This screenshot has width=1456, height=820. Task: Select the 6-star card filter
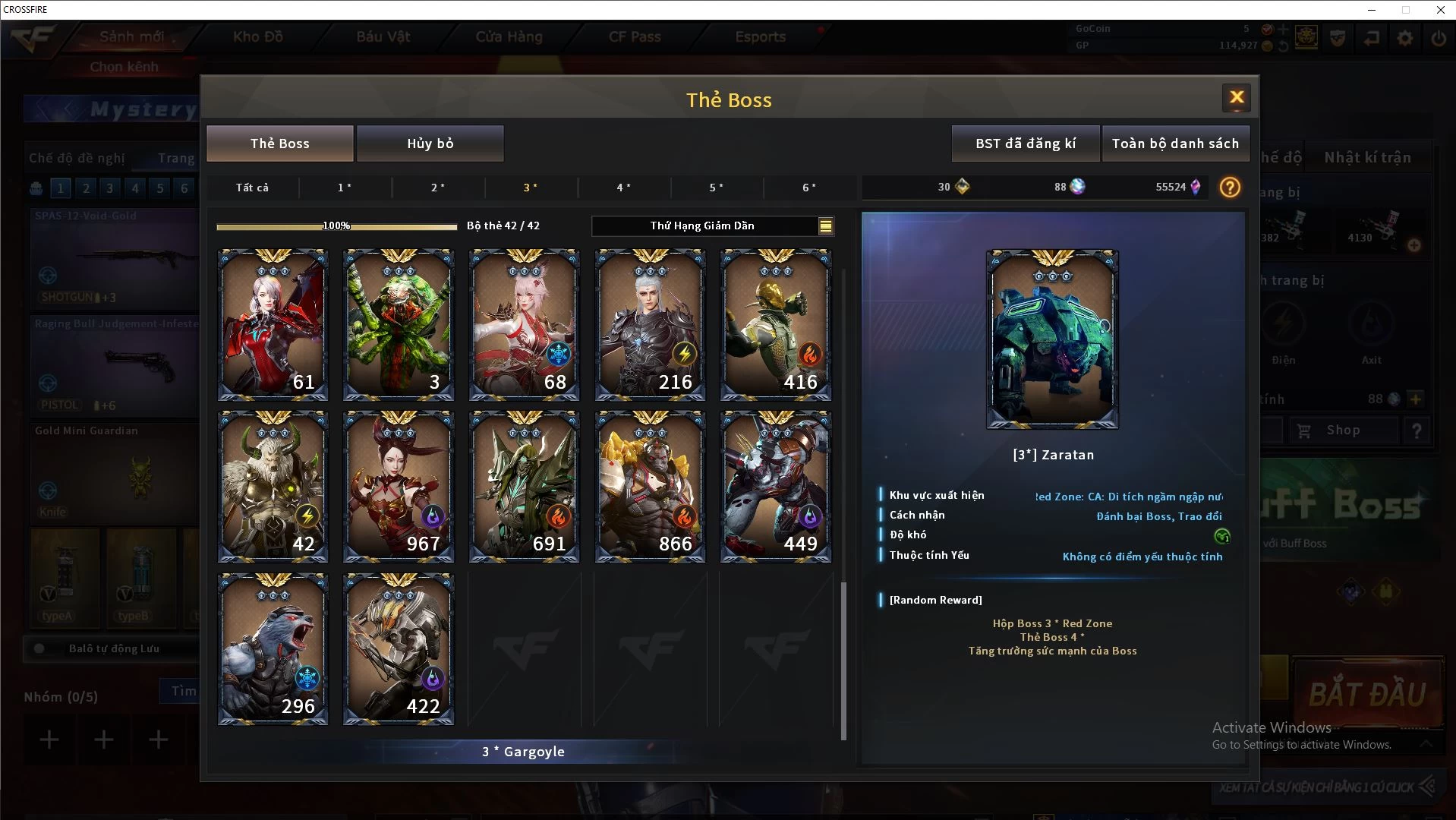pos(809,188)
